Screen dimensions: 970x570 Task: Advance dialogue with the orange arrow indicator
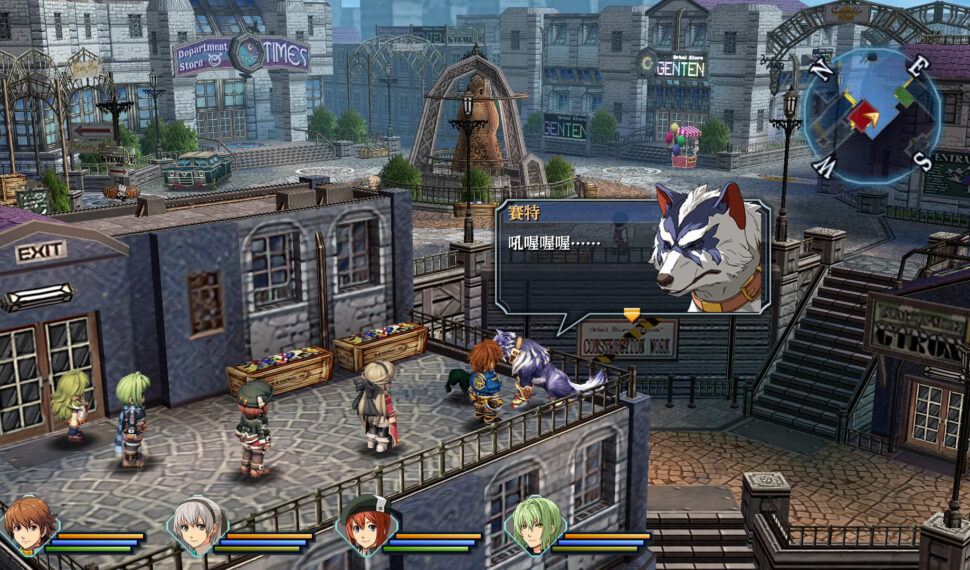[631, 317]
